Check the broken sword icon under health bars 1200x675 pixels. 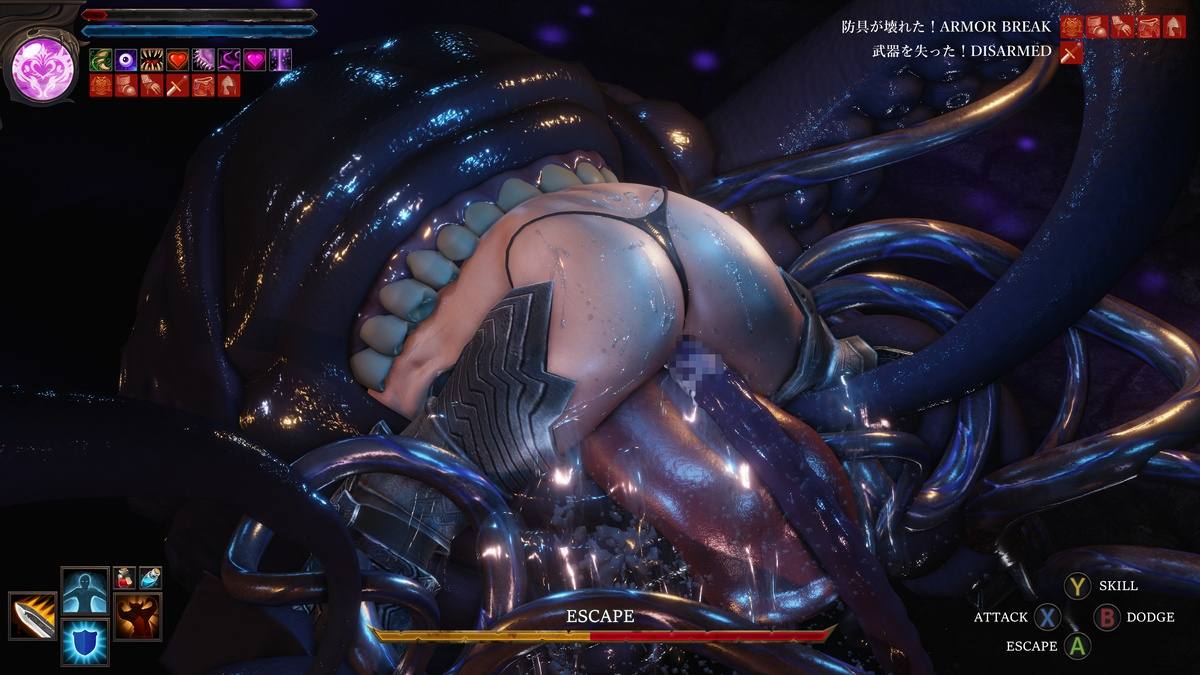click(177, 85)
